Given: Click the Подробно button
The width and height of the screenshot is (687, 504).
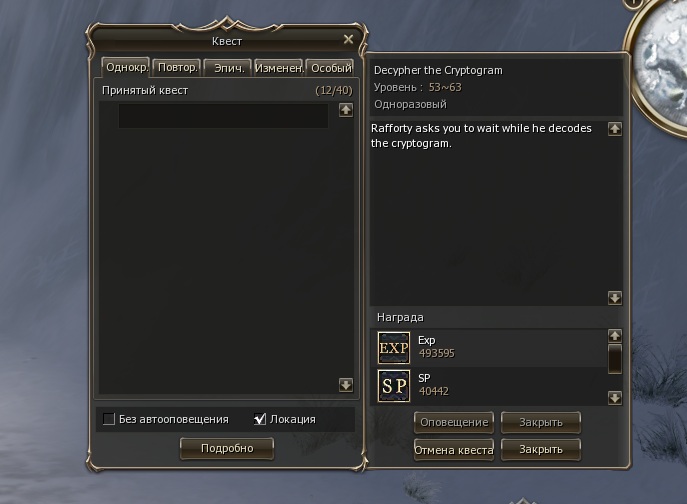Looking at the screenshot, I should [226, 448].
